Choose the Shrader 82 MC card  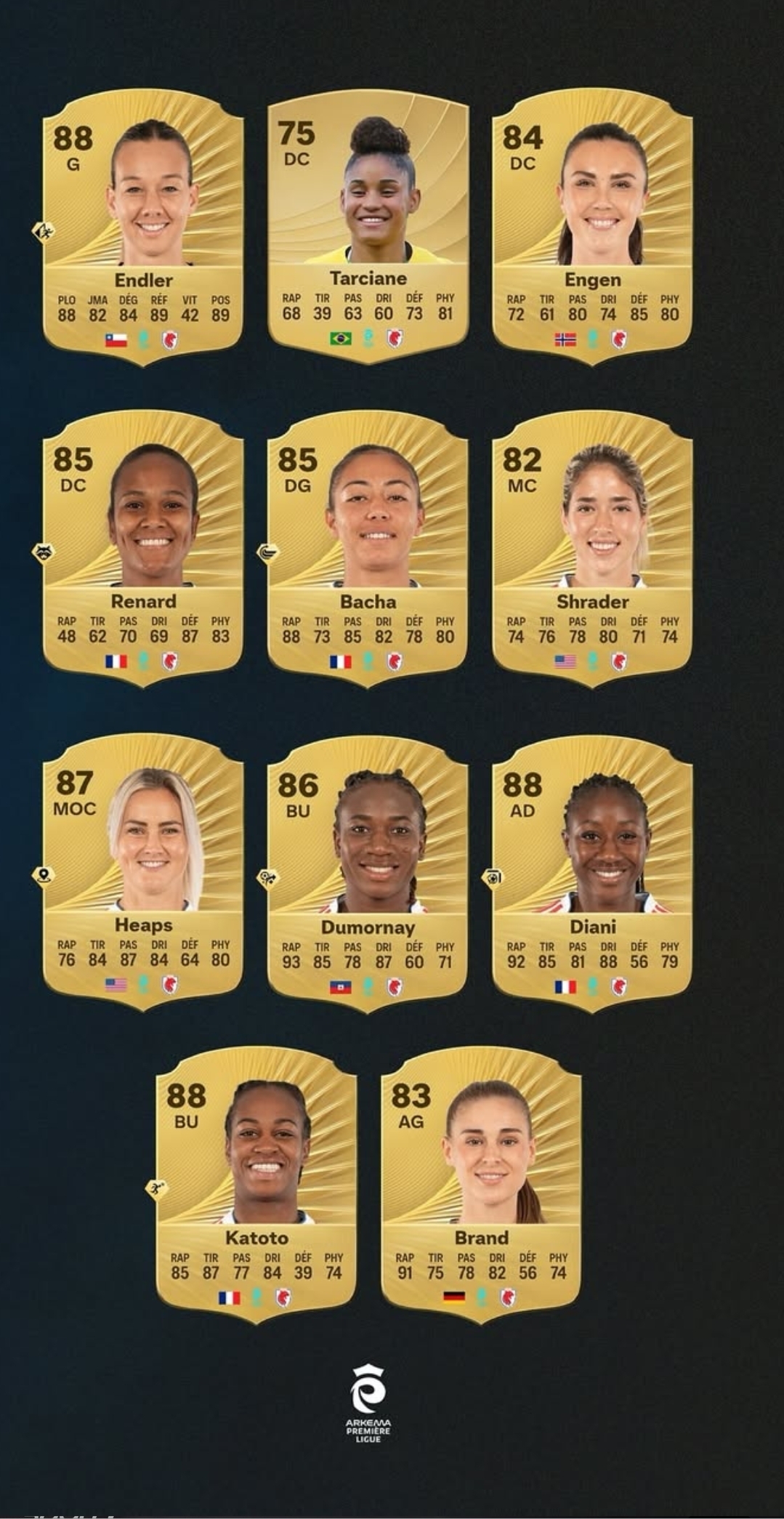pyautogui.click(x=592, y=547)
